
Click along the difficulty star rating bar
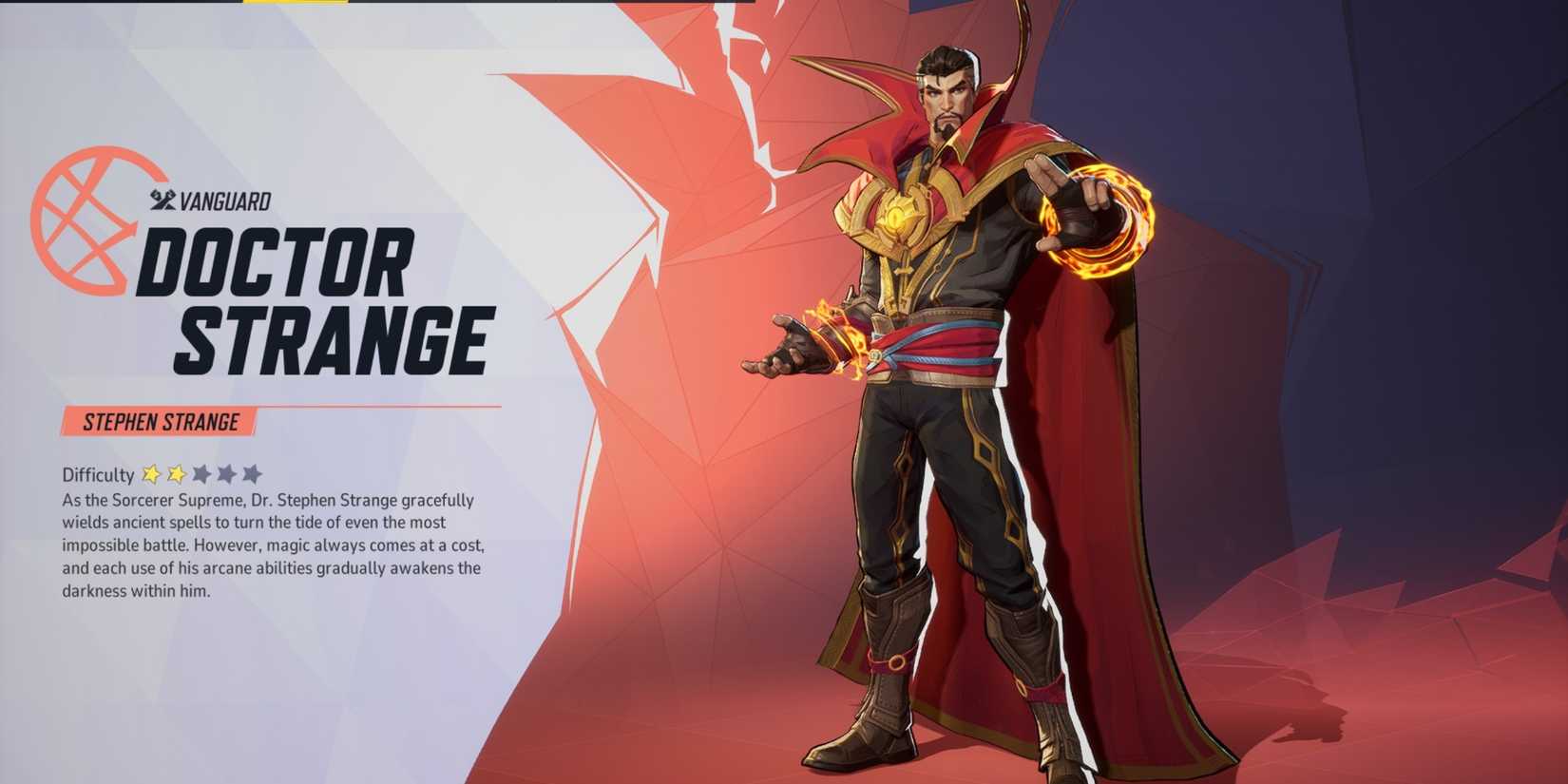202,475
